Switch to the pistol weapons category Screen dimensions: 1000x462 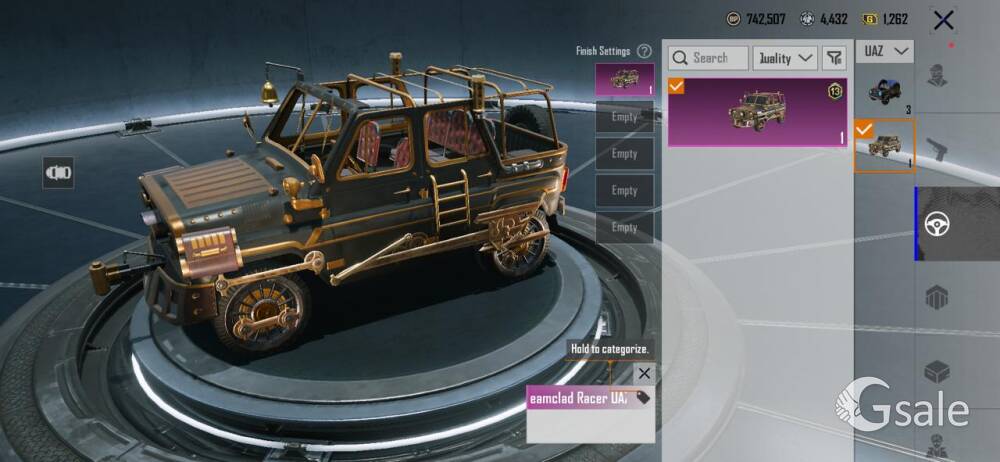pyautogui.click(x=937, y=150)
